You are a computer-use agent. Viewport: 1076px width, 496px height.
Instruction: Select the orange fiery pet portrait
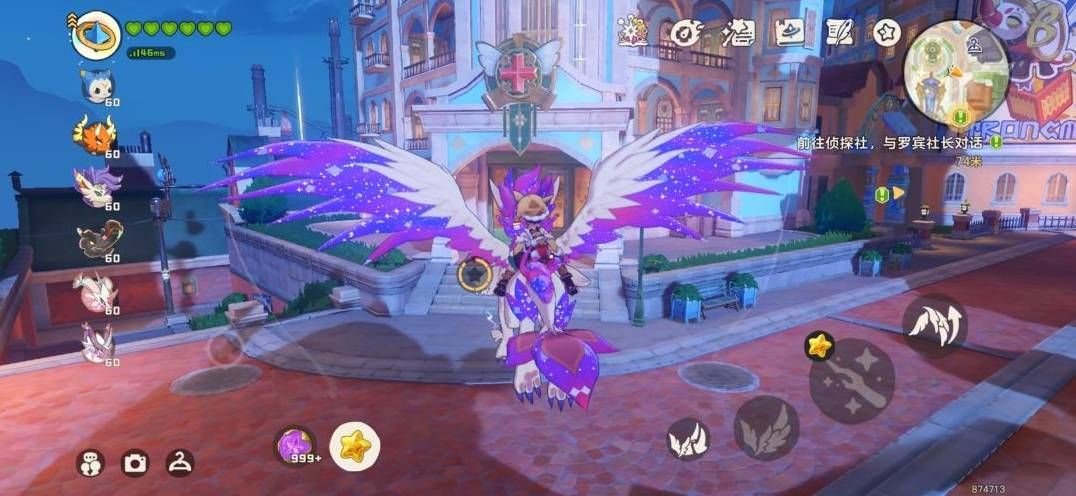point(94,135)
